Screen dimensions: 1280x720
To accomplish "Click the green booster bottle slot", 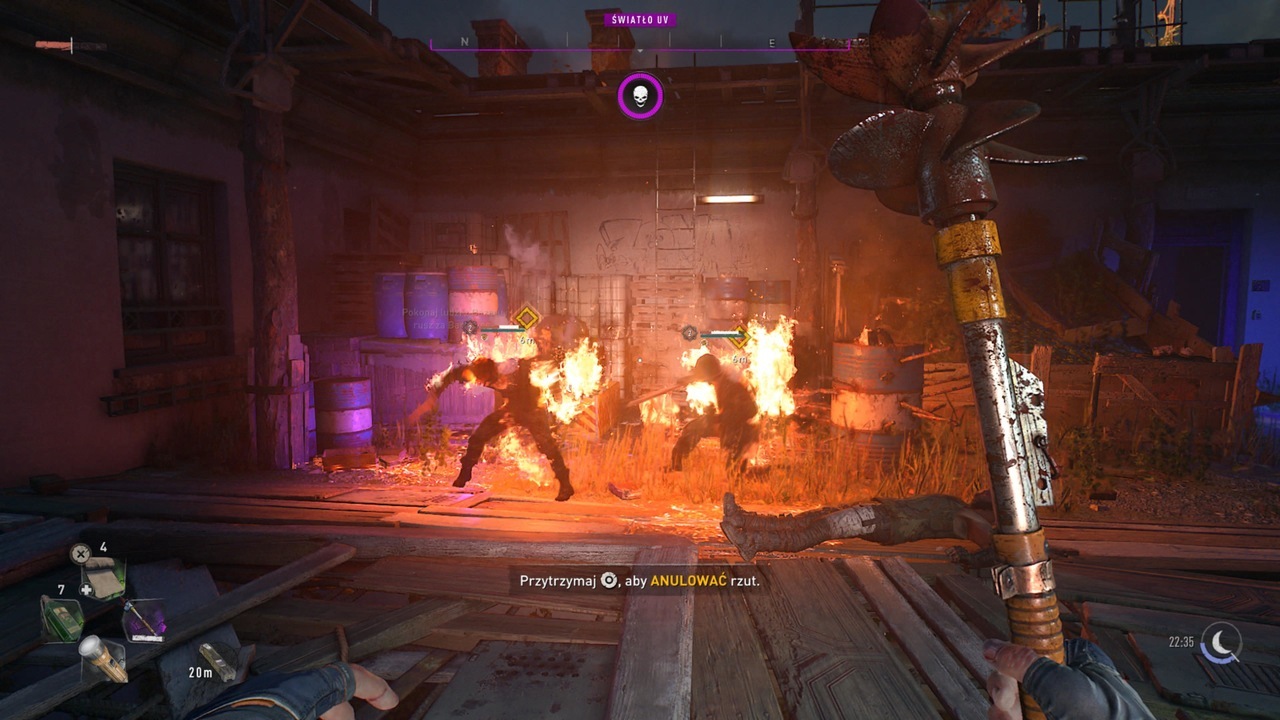I will point(63,620).
